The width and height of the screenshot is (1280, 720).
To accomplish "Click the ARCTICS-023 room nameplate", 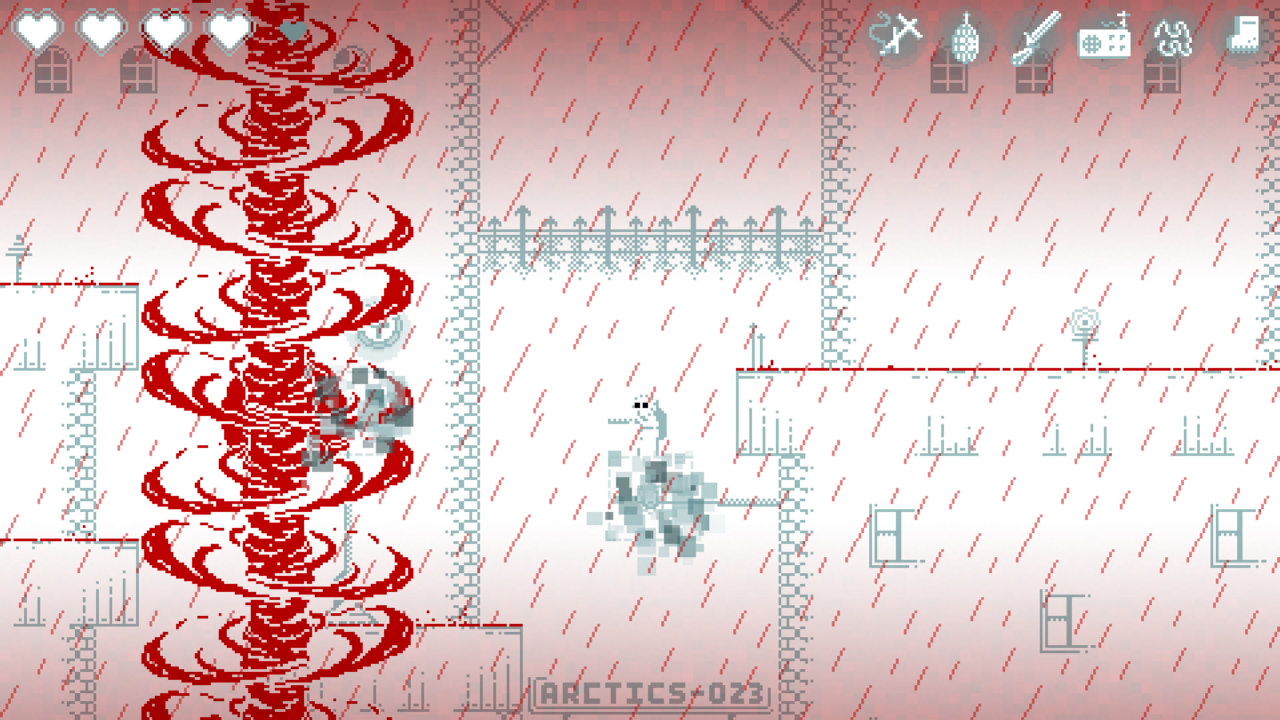I will (x=657, y=689).
